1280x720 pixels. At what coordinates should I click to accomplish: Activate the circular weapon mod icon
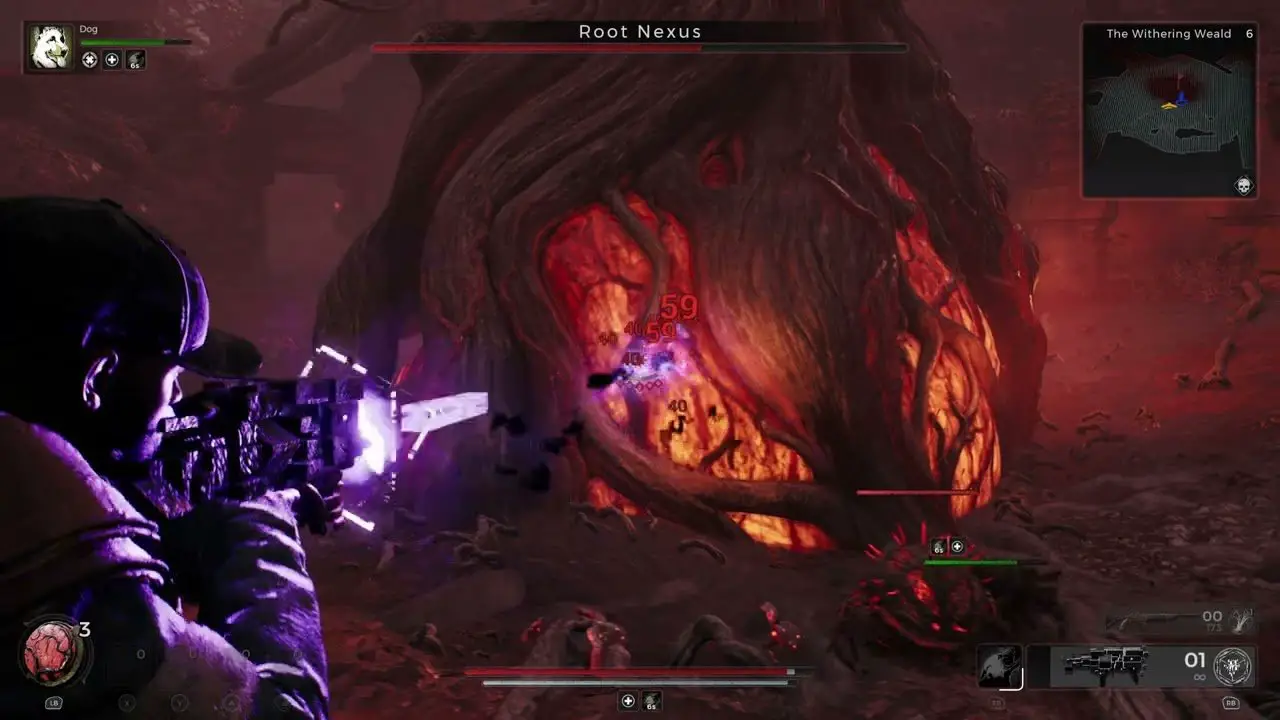[1233, 666]
